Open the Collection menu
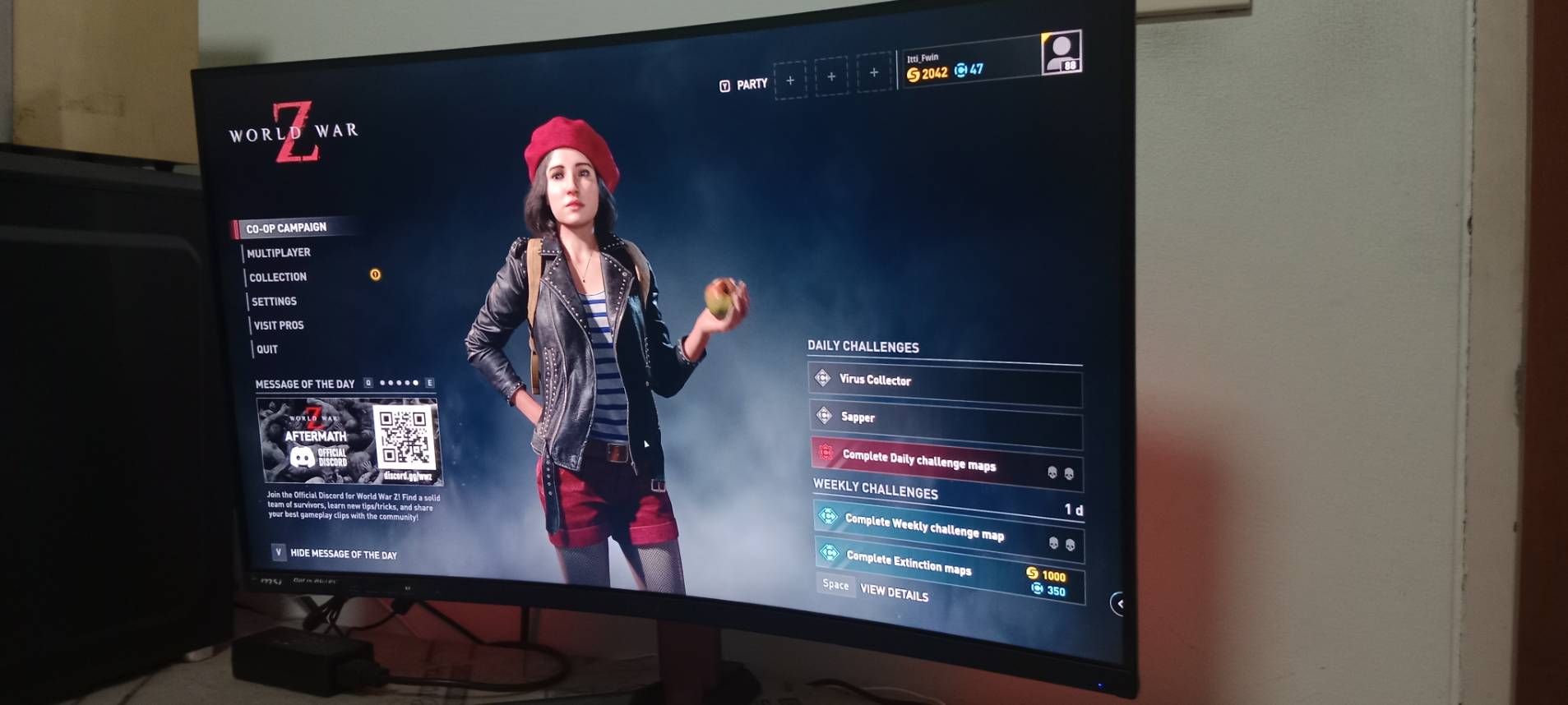 [278, 277]
